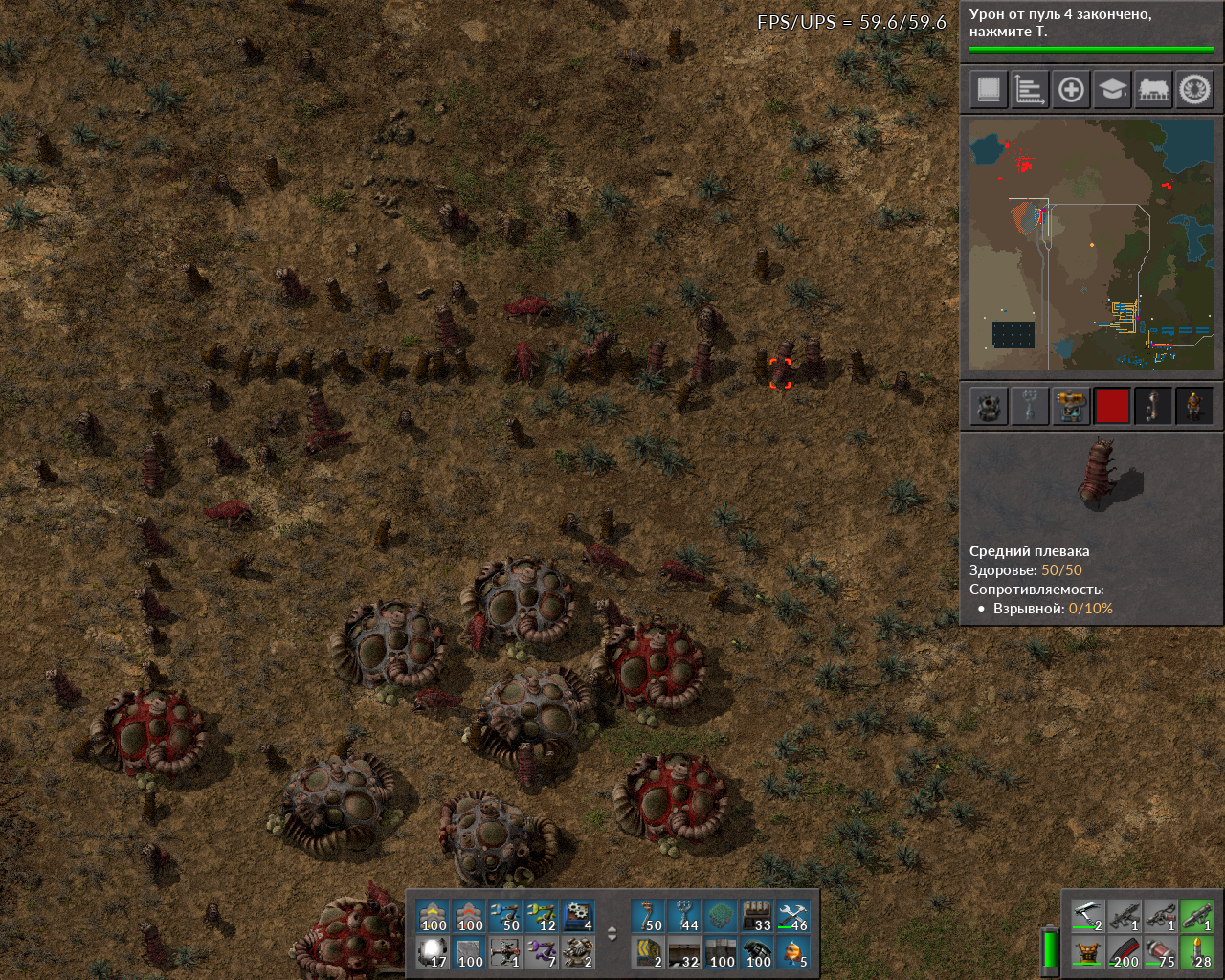Select the blue inserter hotbar slot

[x=506, y=917]
